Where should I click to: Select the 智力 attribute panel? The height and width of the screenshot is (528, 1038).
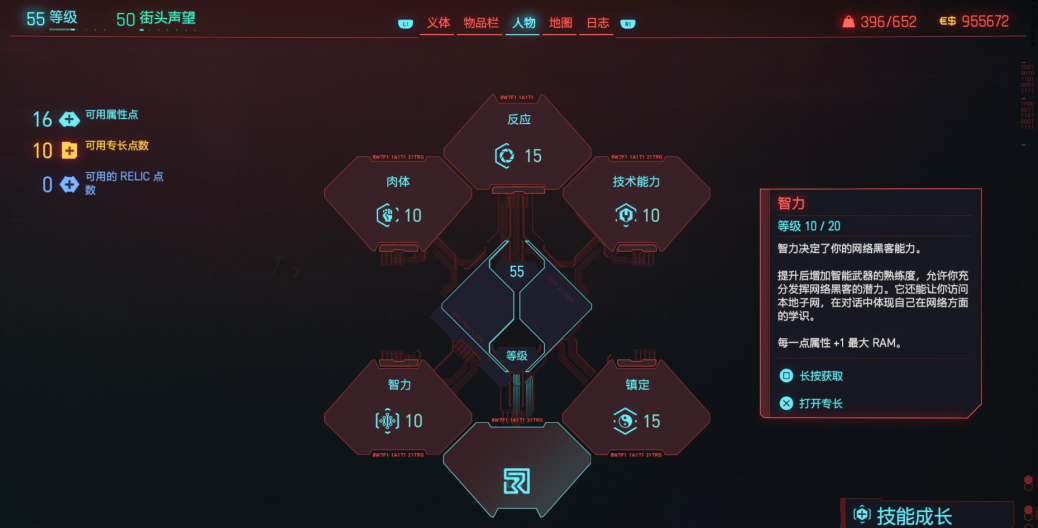(398, 407)
